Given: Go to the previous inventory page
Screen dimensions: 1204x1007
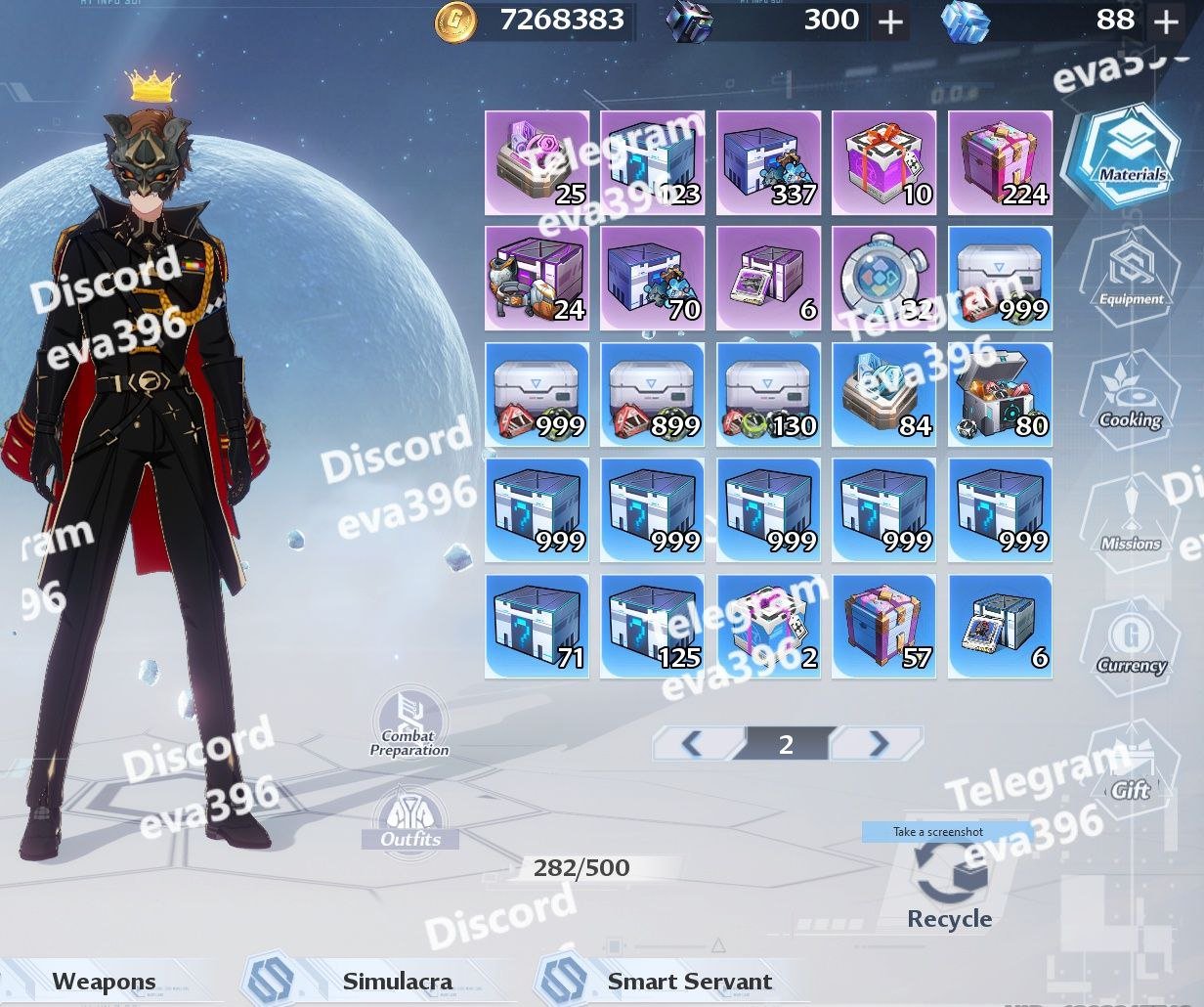Looking at the screenshot, I should tap(692, 744).
